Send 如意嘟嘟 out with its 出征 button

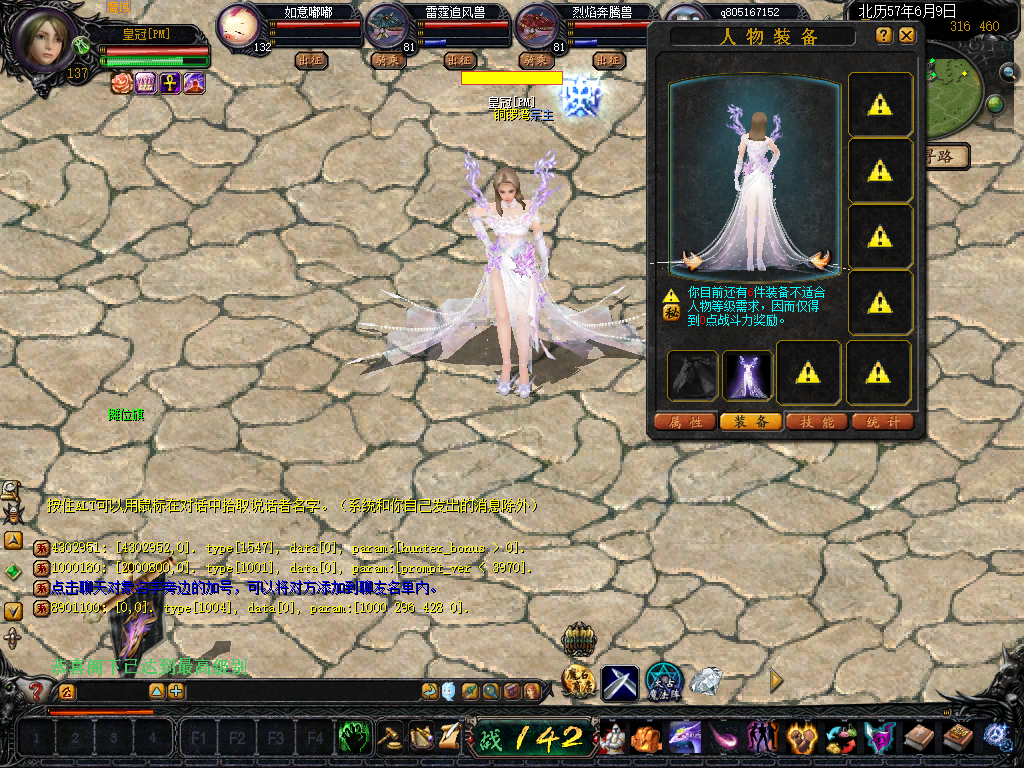(x=312, y=60)
